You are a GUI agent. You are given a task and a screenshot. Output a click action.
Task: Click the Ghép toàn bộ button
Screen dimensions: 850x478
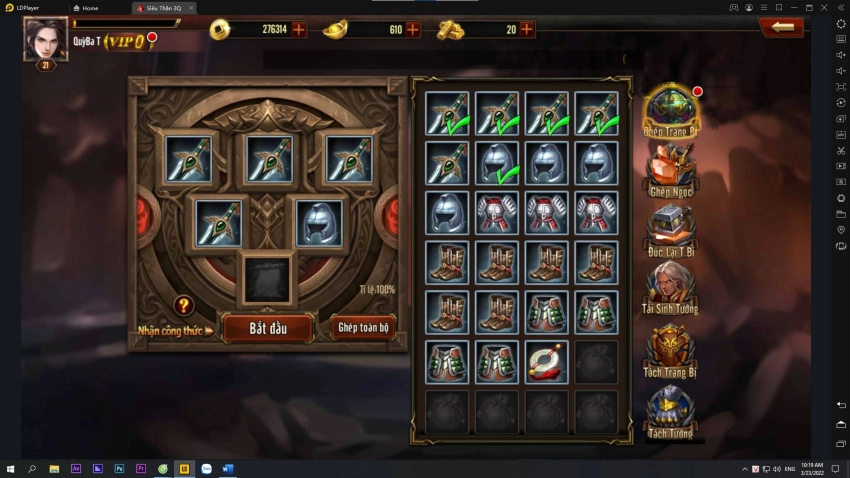click(362, 327)
